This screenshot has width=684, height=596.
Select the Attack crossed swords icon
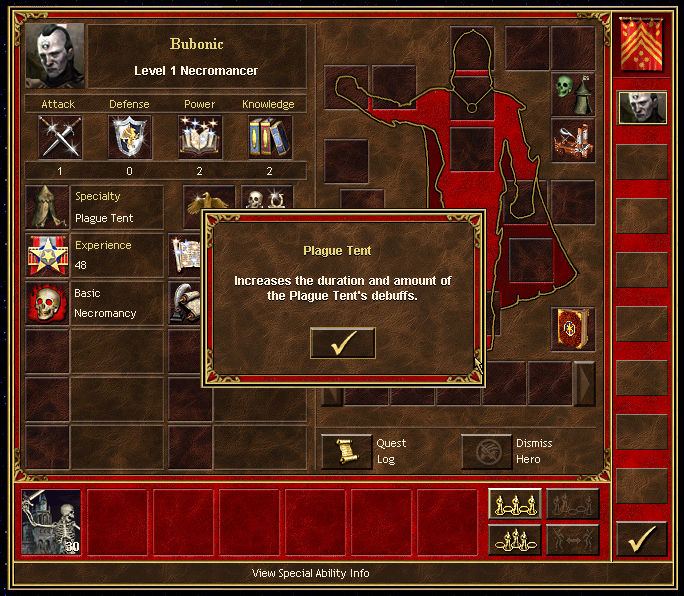[x=60, y=137]
